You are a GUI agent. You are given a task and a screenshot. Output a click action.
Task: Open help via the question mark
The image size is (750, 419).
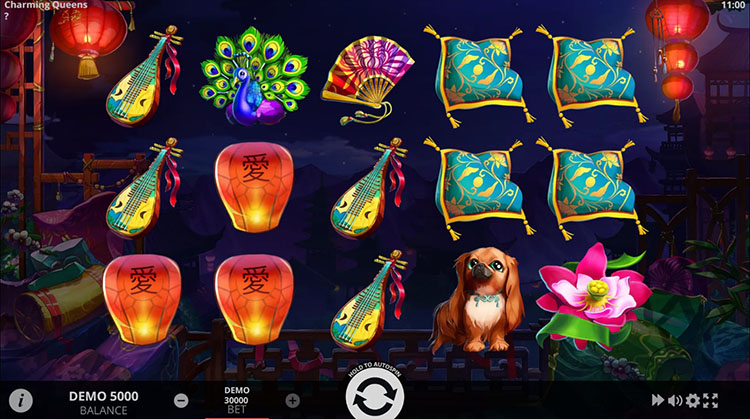pos(7,17)
